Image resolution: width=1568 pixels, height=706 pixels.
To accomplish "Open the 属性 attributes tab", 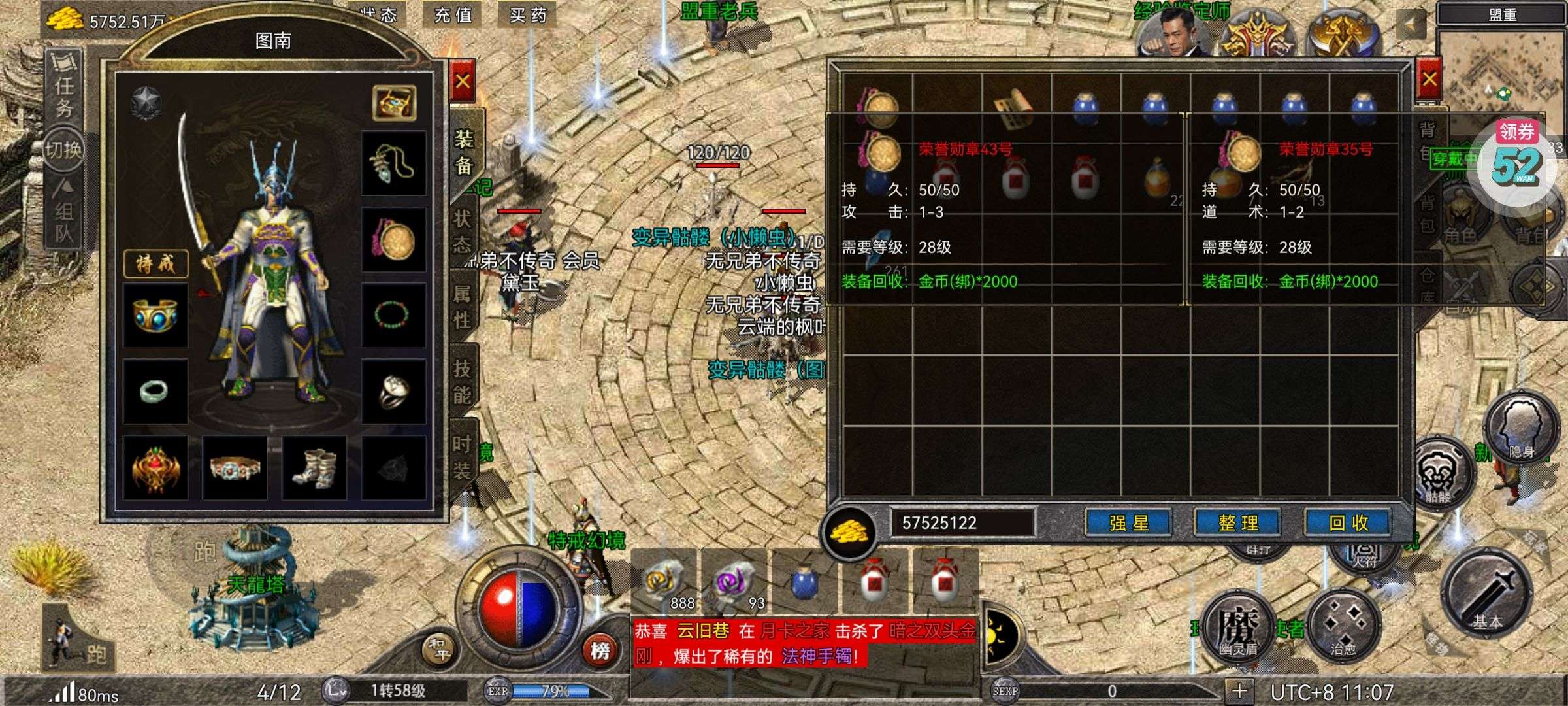I will click(463, 306).
